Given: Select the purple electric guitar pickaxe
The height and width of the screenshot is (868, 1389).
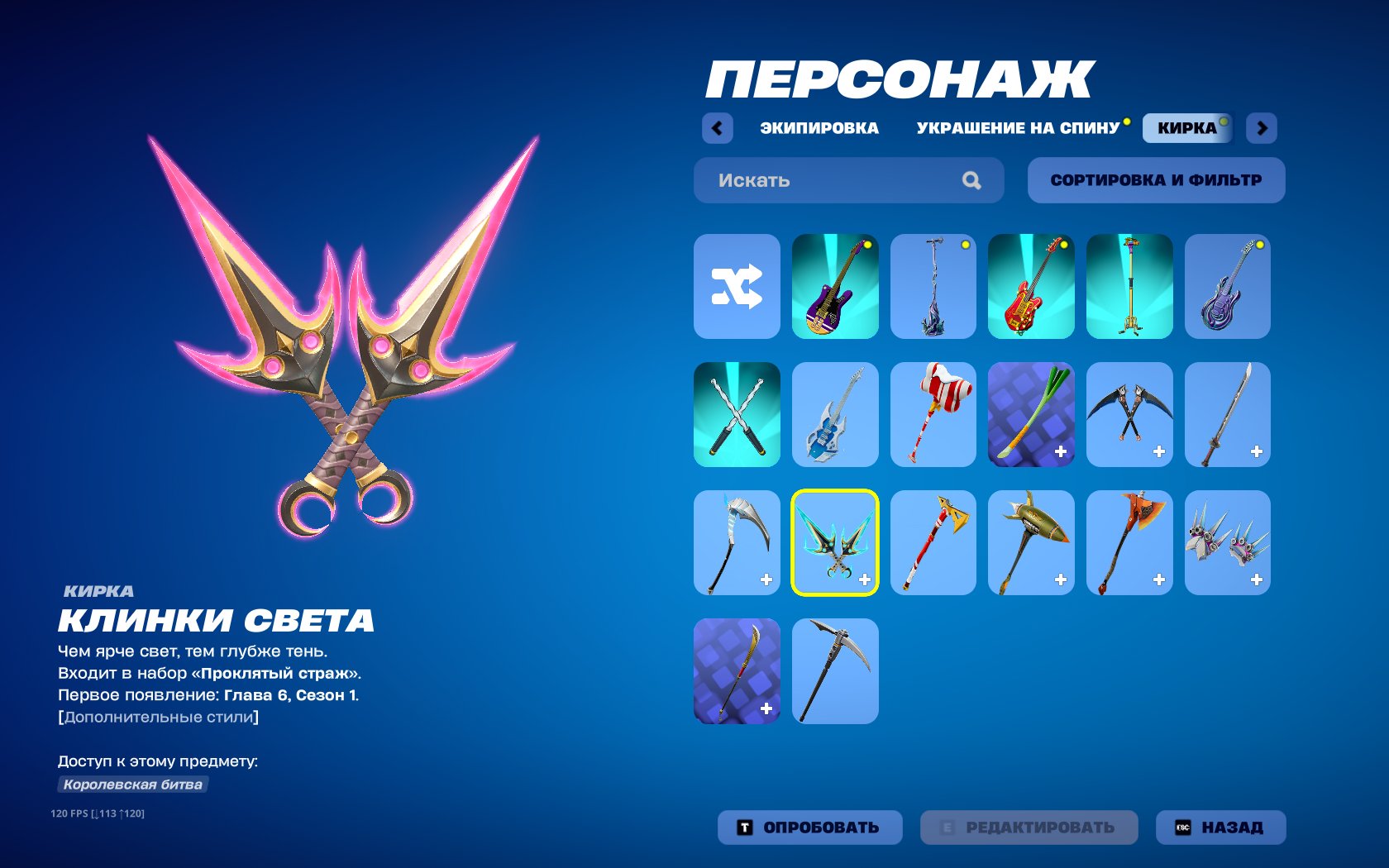Looking at the screenshot, I should 835,285.
